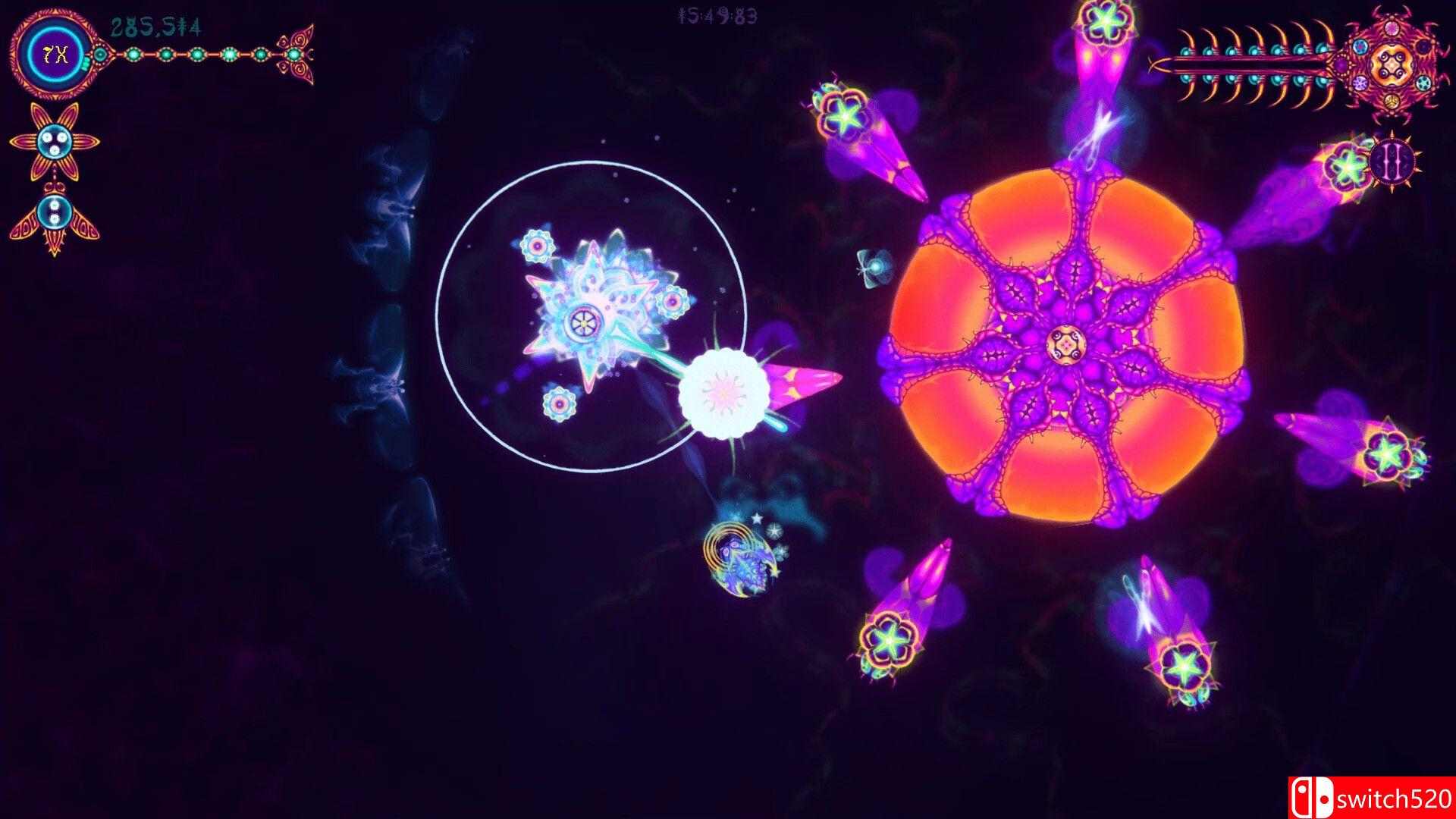Screen dimensions: 1456x819
Task: Click the score 285,514 at top left
Action: [x=155, y=25]
